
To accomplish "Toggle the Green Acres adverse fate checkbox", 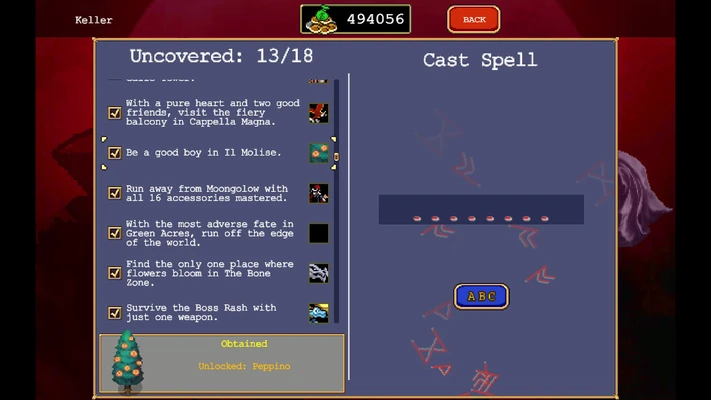I will 115,233.
